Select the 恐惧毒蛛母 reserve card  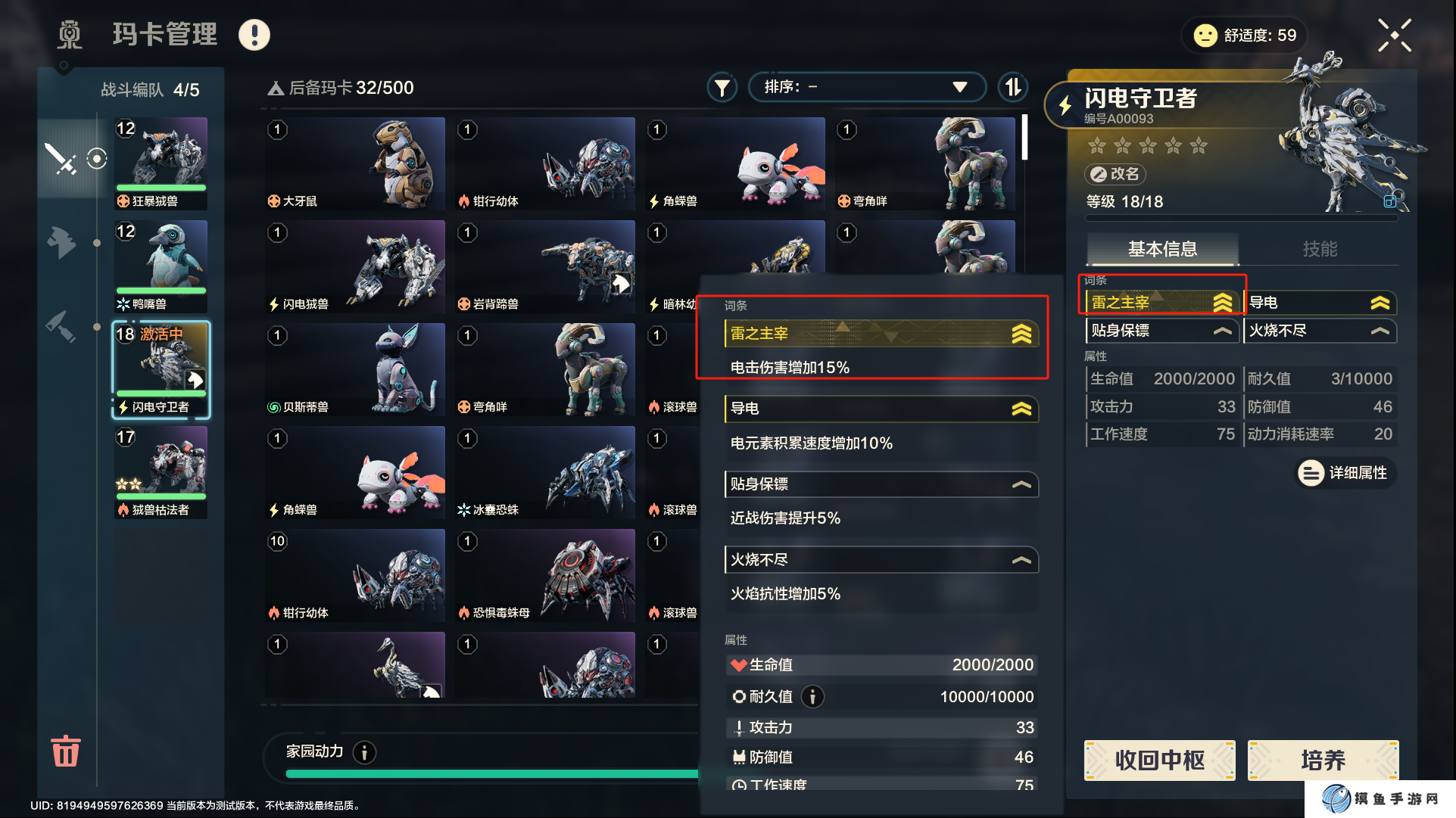pos(545,575)
